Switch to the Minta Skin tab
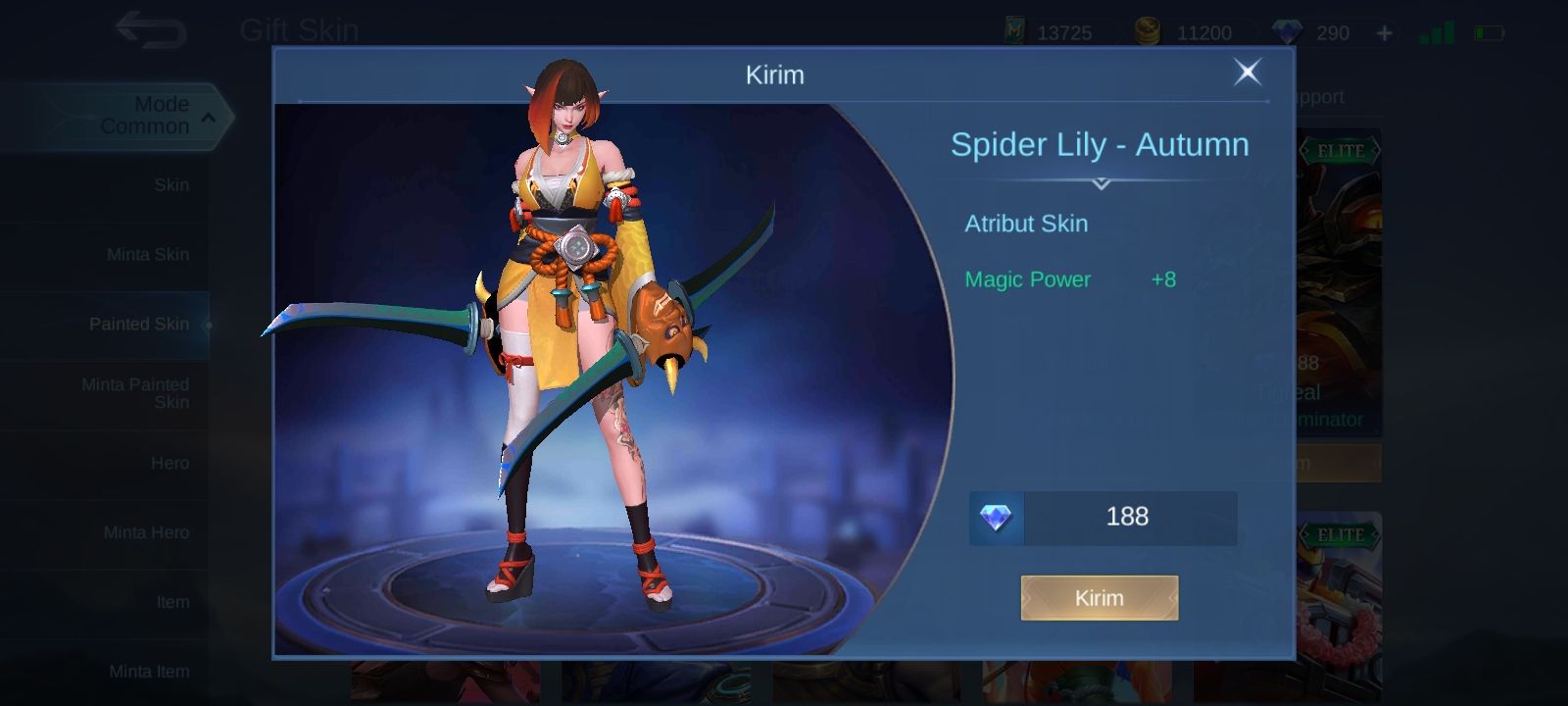Screen dimensions: 1568x706 (x=147, y=254)
